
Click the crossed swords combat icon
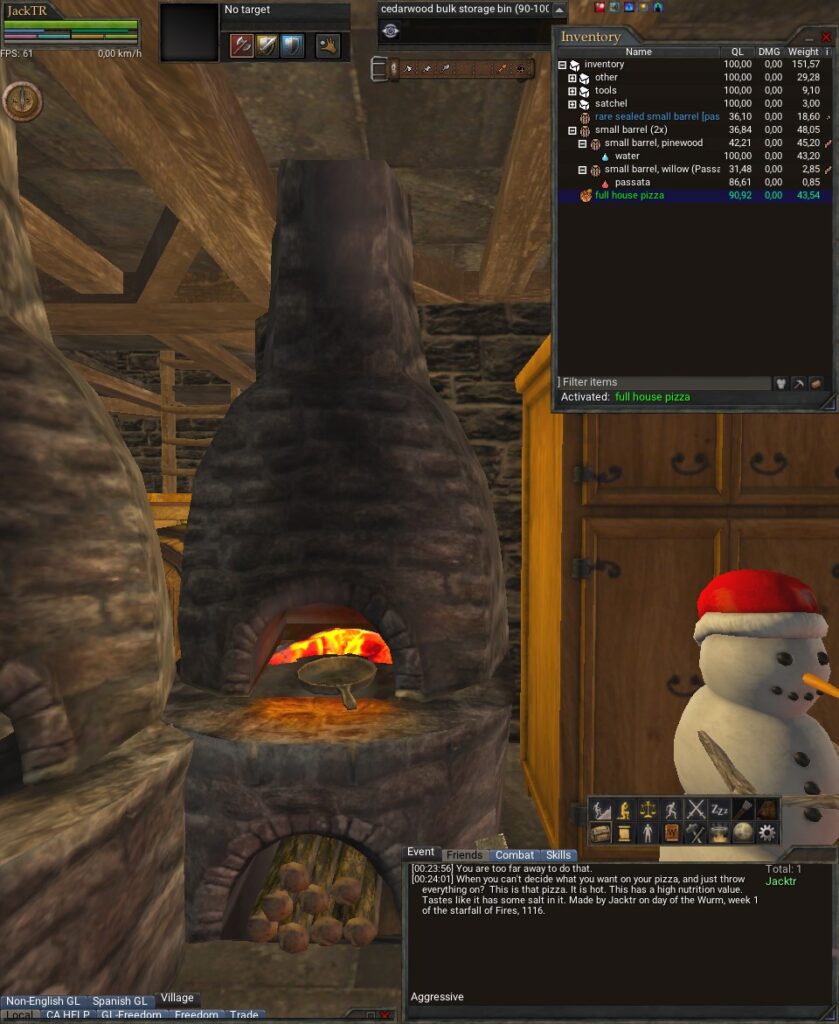pos(696,809)
